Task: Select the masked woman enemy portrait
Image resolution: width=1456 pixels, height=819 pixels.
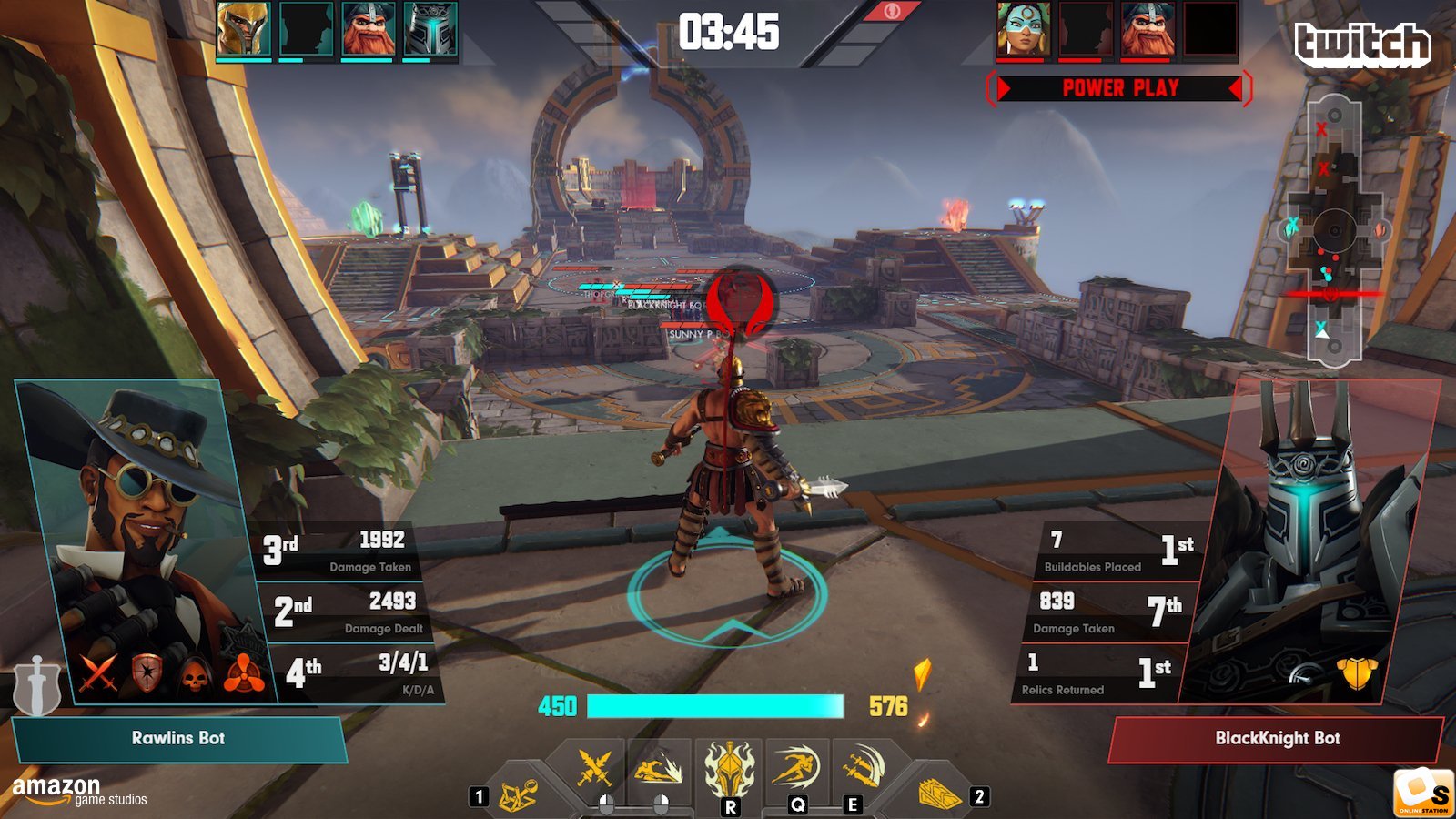Action: 1024,29
